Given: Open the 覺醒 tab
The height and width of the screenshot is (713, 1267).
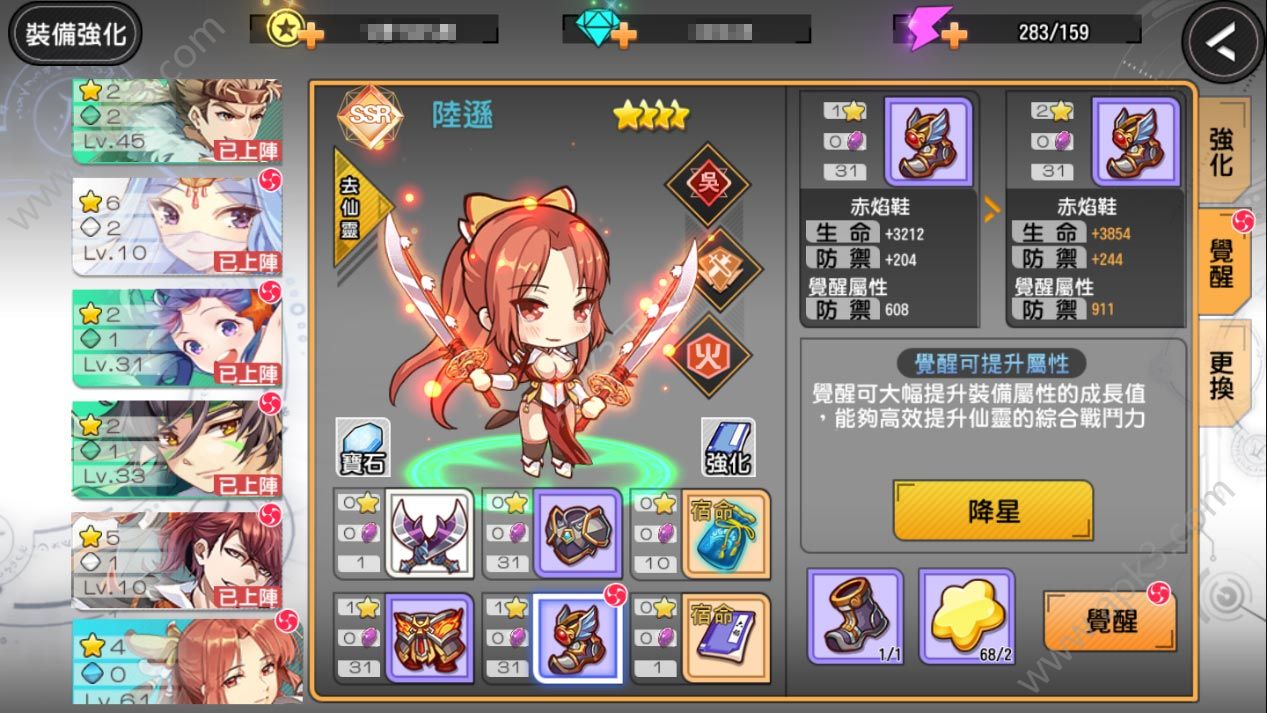Looking at the screenshot, I should click(1221, 262).
